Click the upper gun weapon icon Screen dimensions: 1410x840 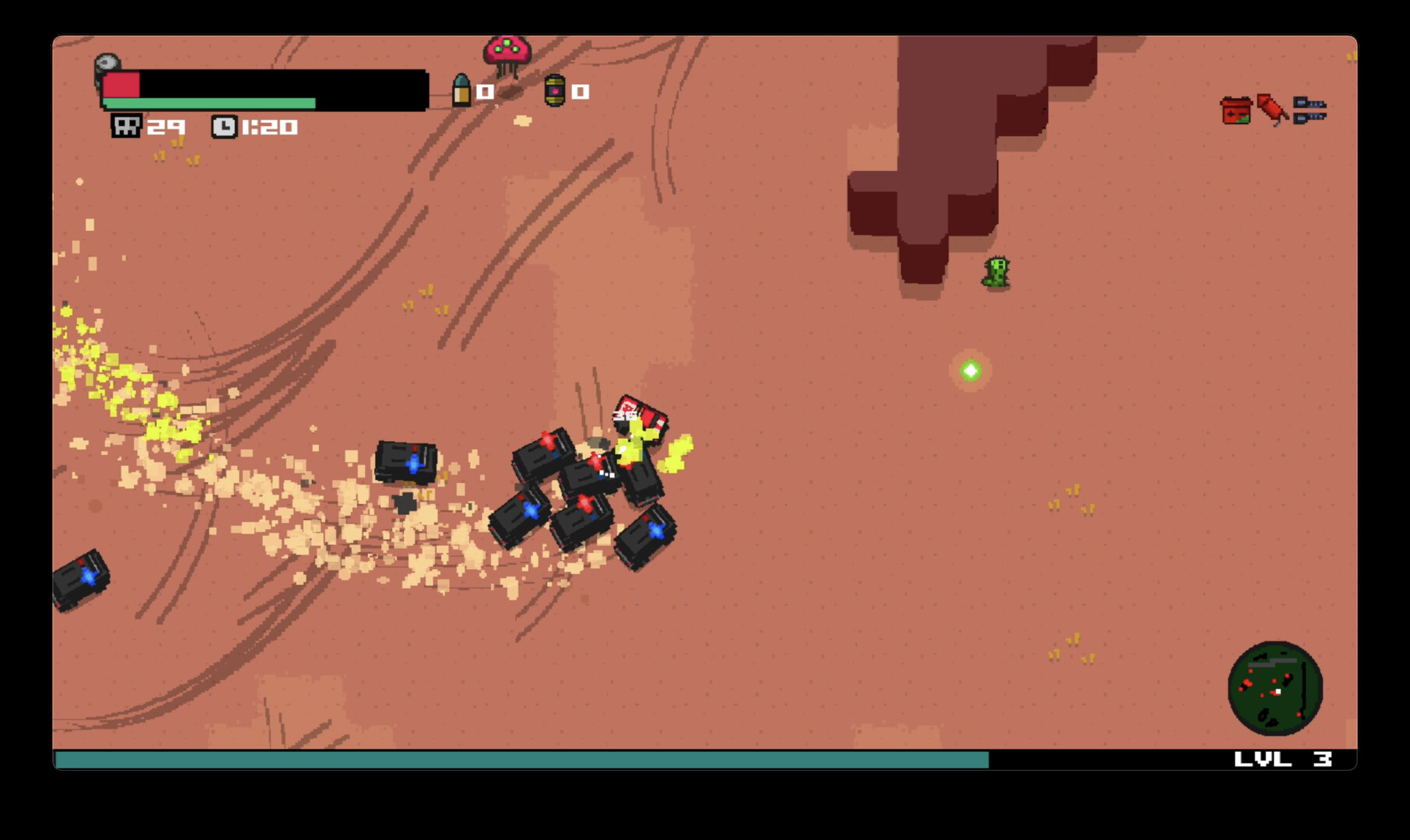(x=1310, y=100)
